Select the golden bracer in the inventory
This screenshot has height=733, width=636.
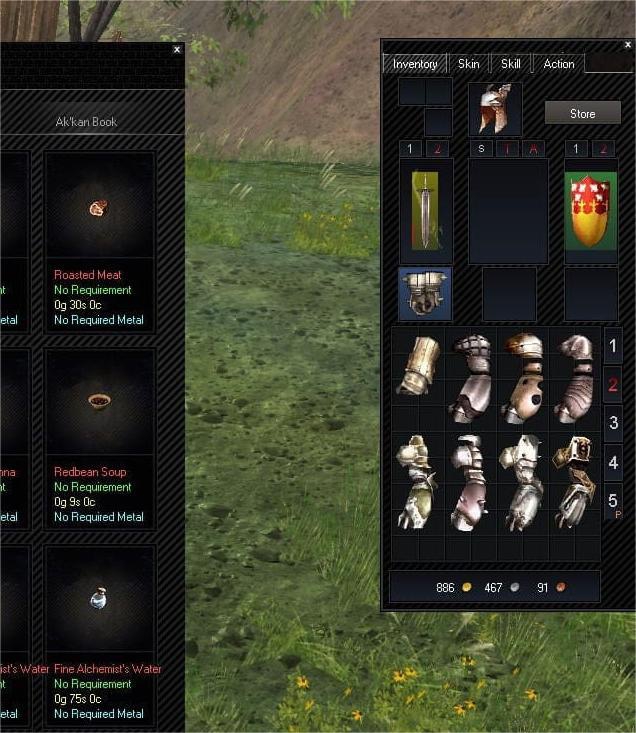tap(418, 364)
